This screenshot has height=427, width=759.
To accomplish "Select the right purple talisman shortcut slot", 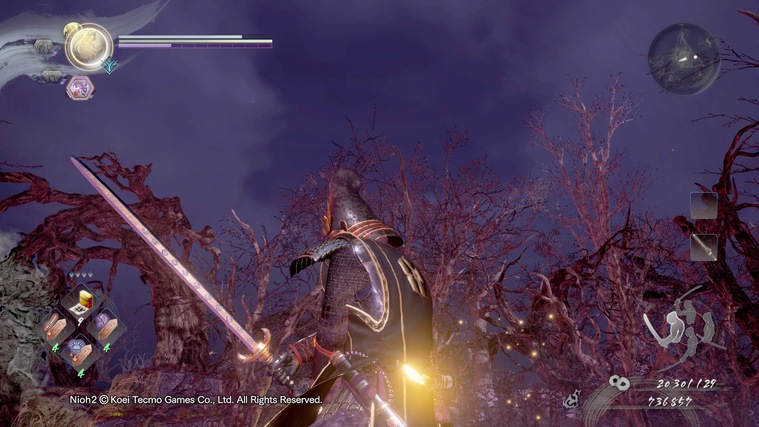I will (105, 325).
